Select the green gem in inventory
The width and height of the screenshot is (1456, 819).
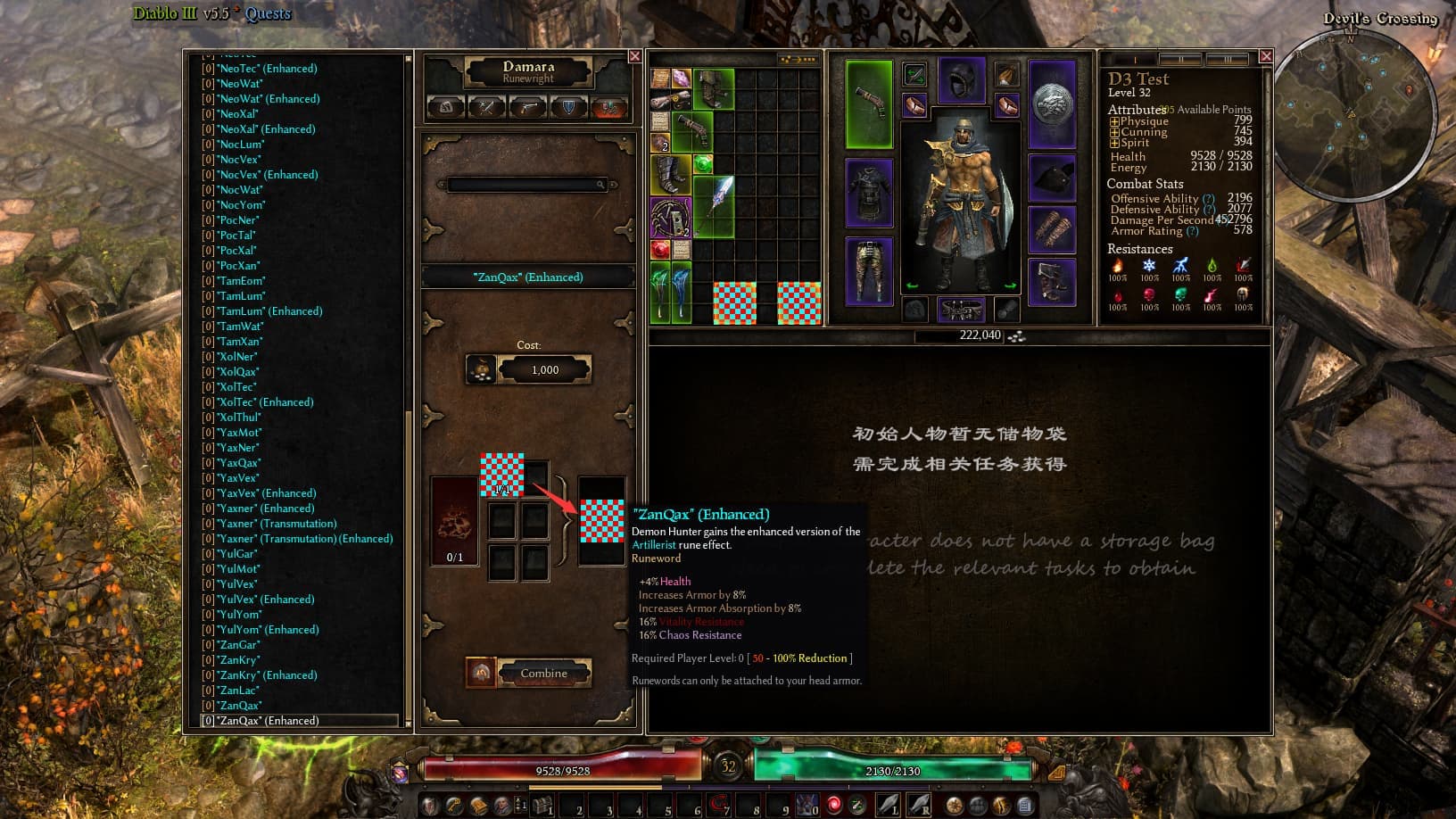(x=704, y=164)
